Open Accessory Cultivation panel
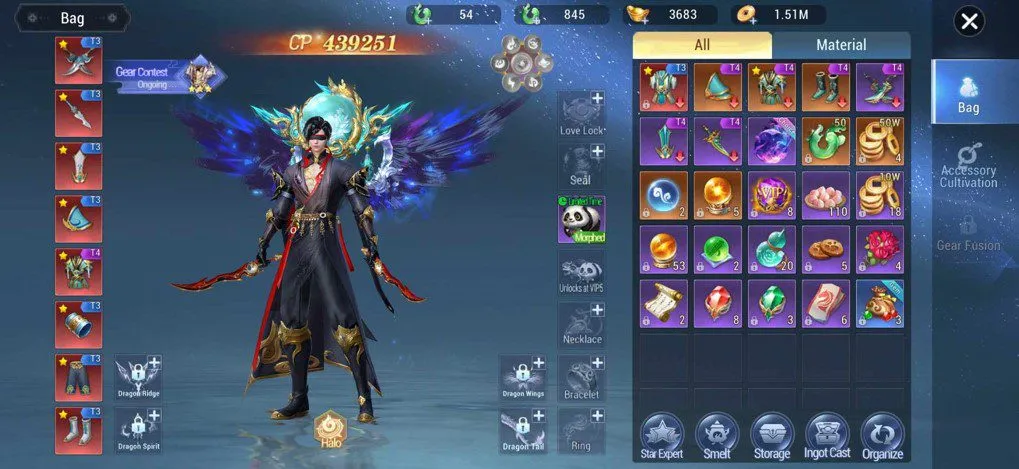This screenshot has height=469, width=1019. tap(967, 165)
